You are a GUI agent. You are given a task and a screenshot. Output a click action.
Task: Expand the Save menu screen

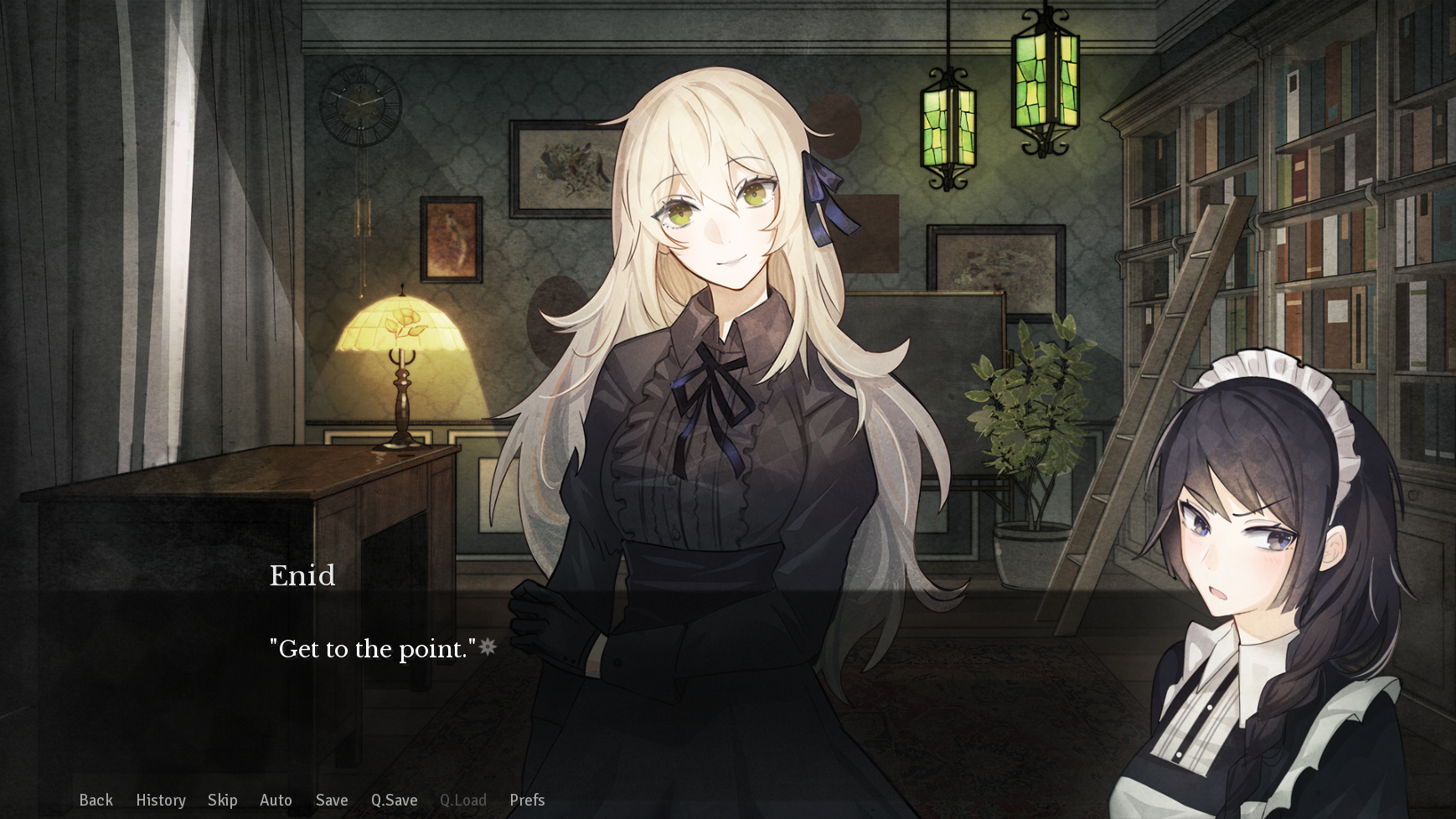tap(332, 801)
